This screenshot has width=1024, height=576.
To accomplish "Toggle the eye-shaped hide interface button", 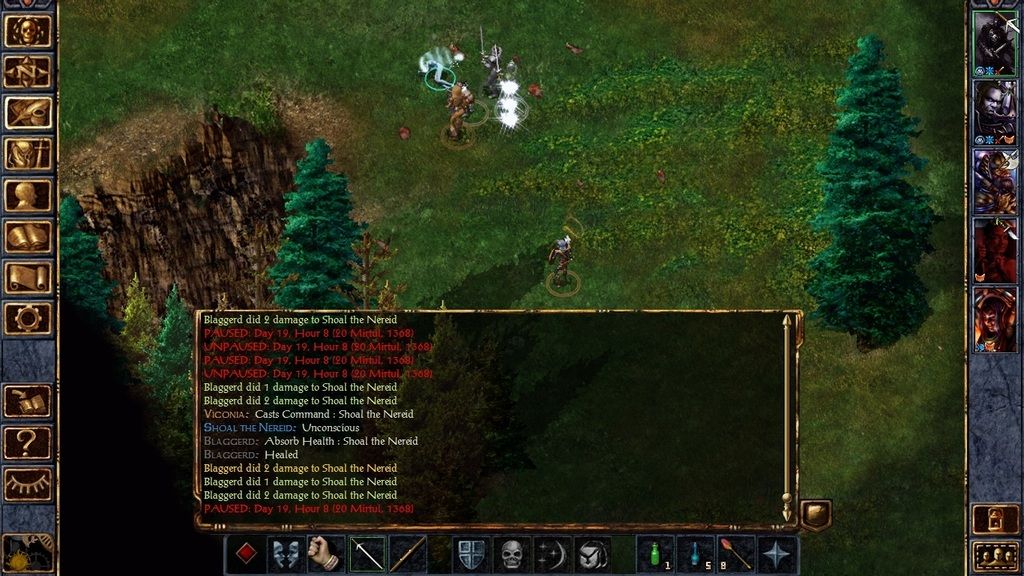I will point(27,483).
